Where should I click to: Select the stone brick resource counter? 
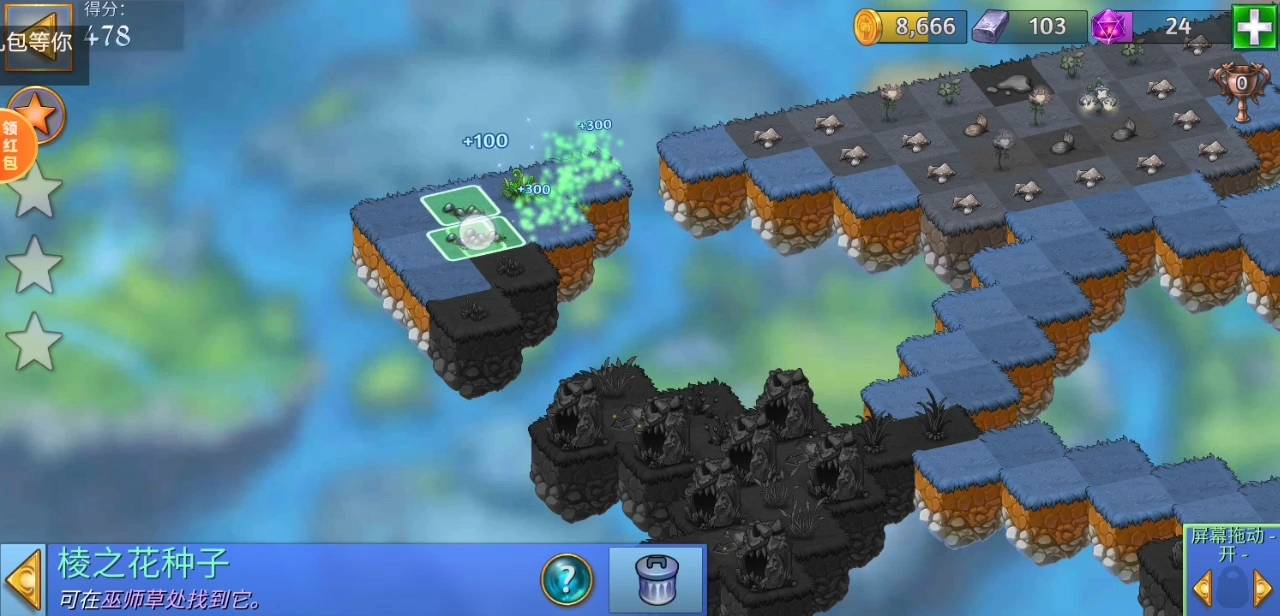point(1030,27)
